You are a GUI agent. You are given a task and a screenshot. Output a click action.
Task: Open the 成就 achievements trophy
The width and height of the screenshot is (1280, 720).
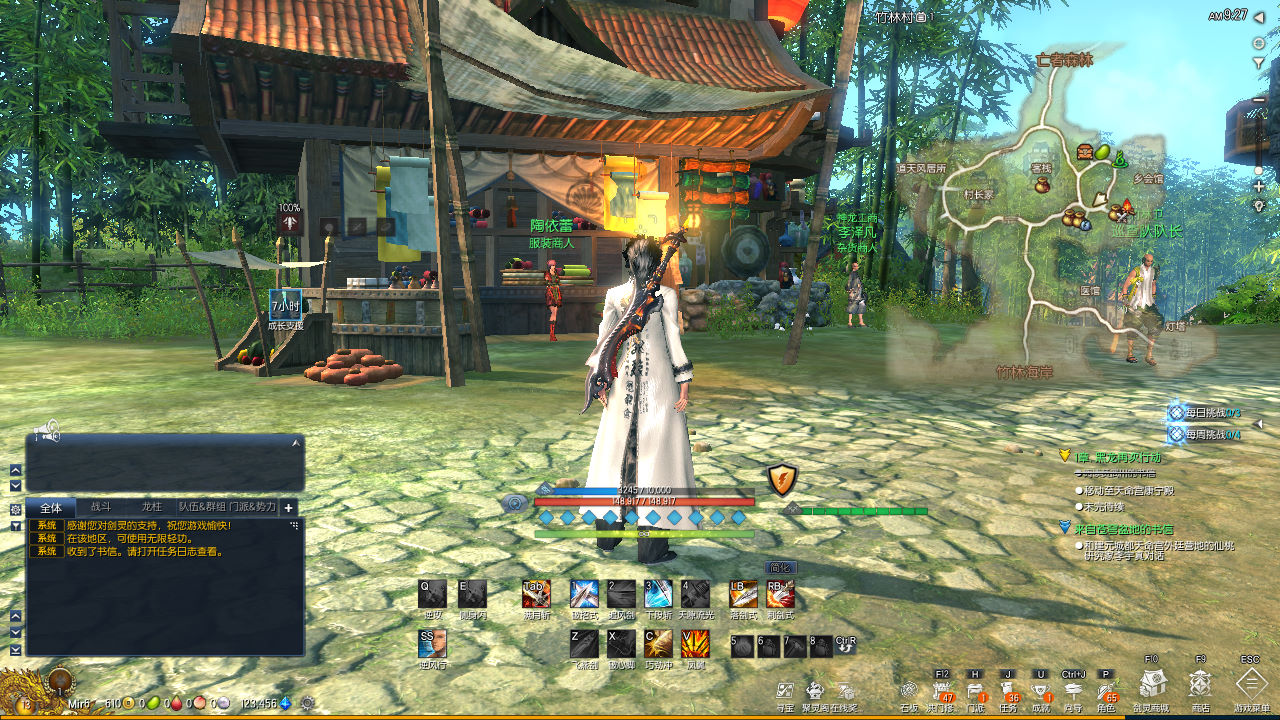pyautogui.click(x=1041, y=691)
